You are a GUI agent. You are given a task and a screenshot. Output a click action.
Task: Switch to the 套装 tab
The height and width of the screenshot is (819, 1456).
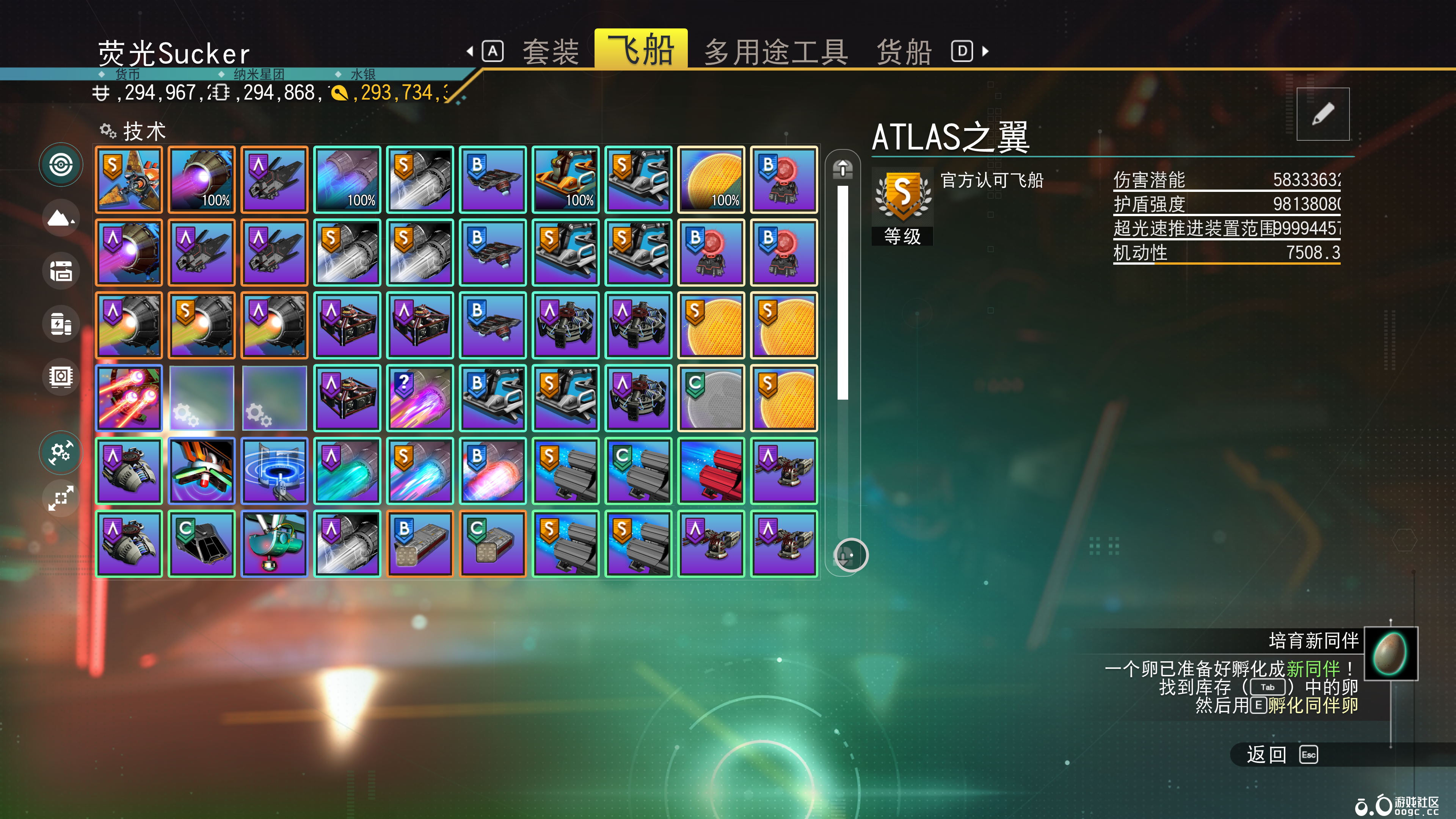tap(551, 52)
